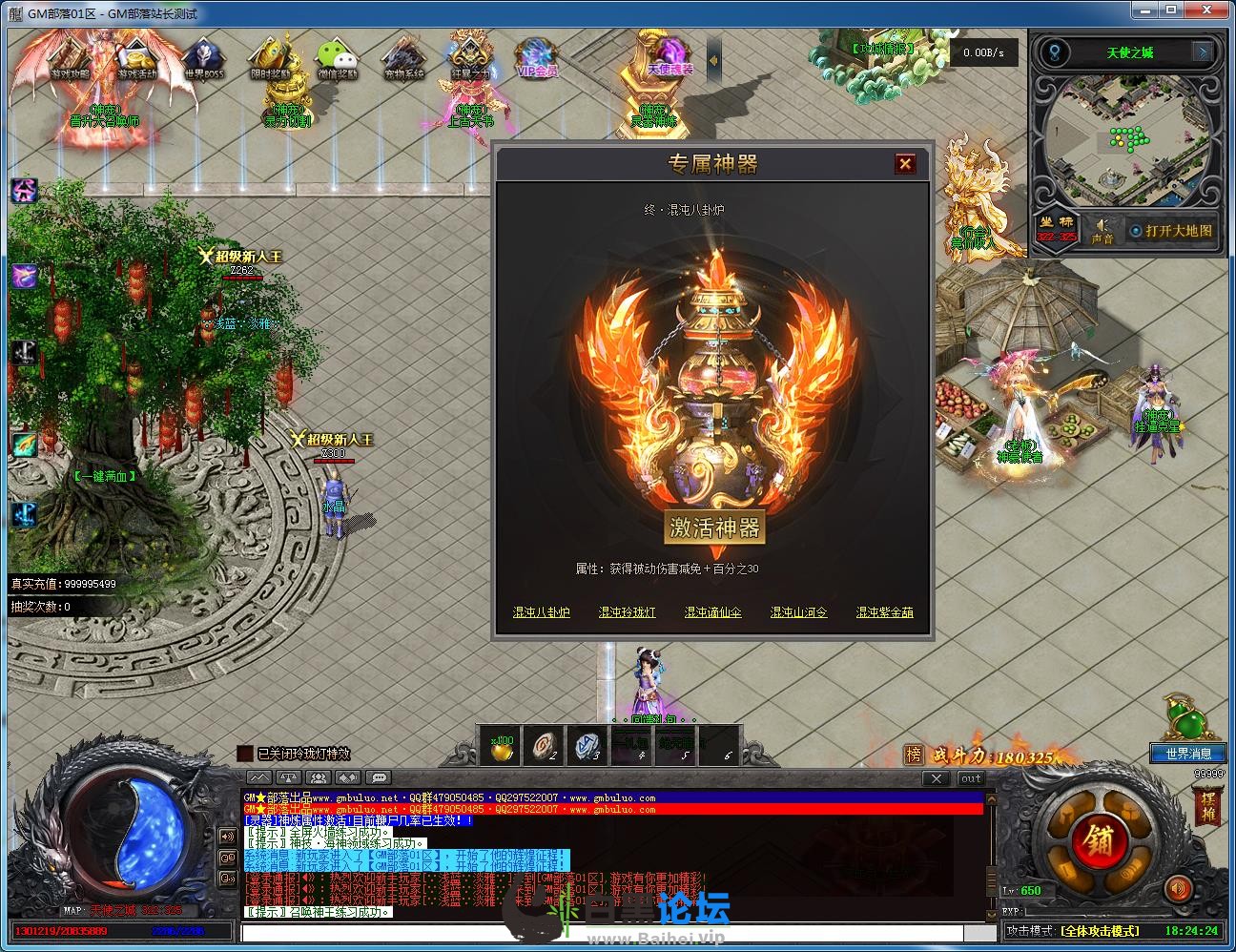Open the 天使魂装 soul gear icon

(x=669, y=57)
